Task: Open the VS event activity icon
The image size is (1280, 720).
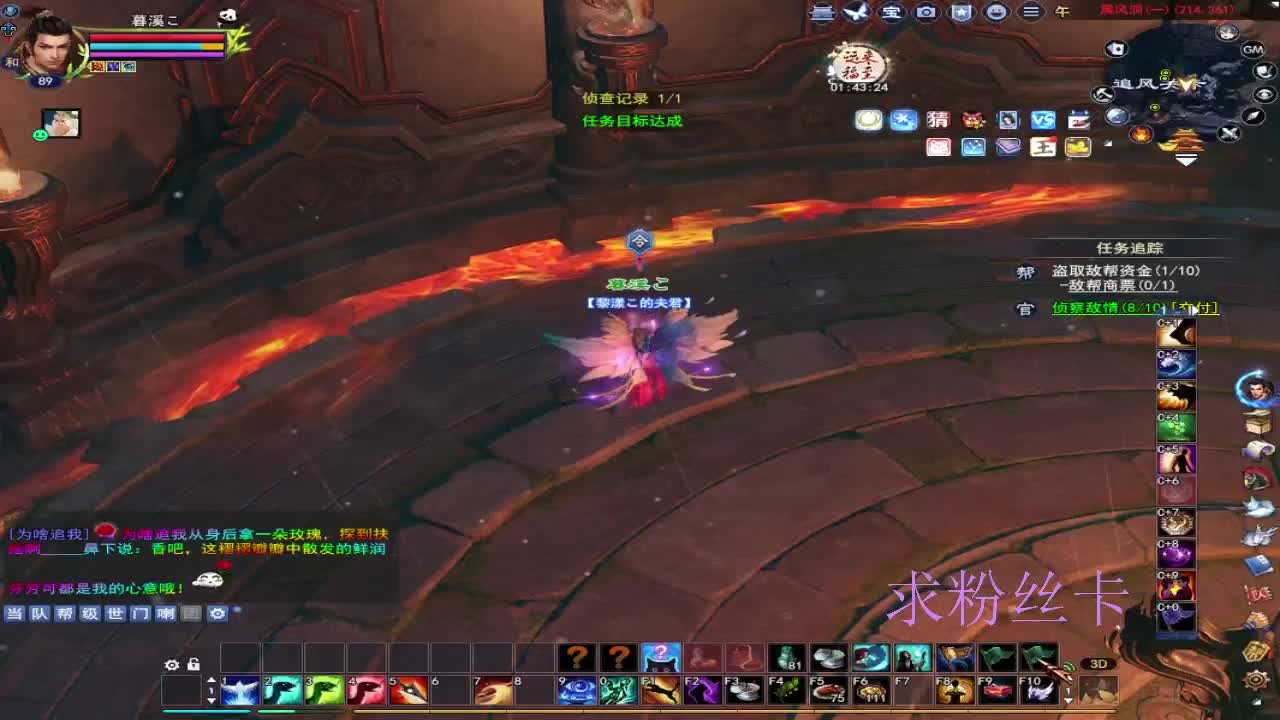Action: point(1041,119)
